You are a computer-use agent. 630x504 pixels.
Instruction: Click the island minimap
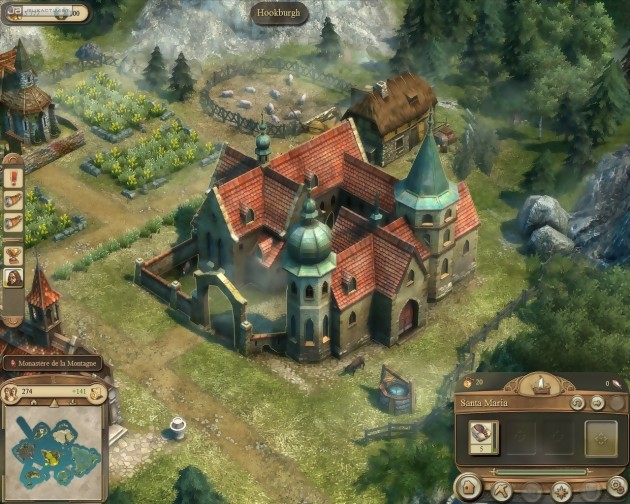55,452
